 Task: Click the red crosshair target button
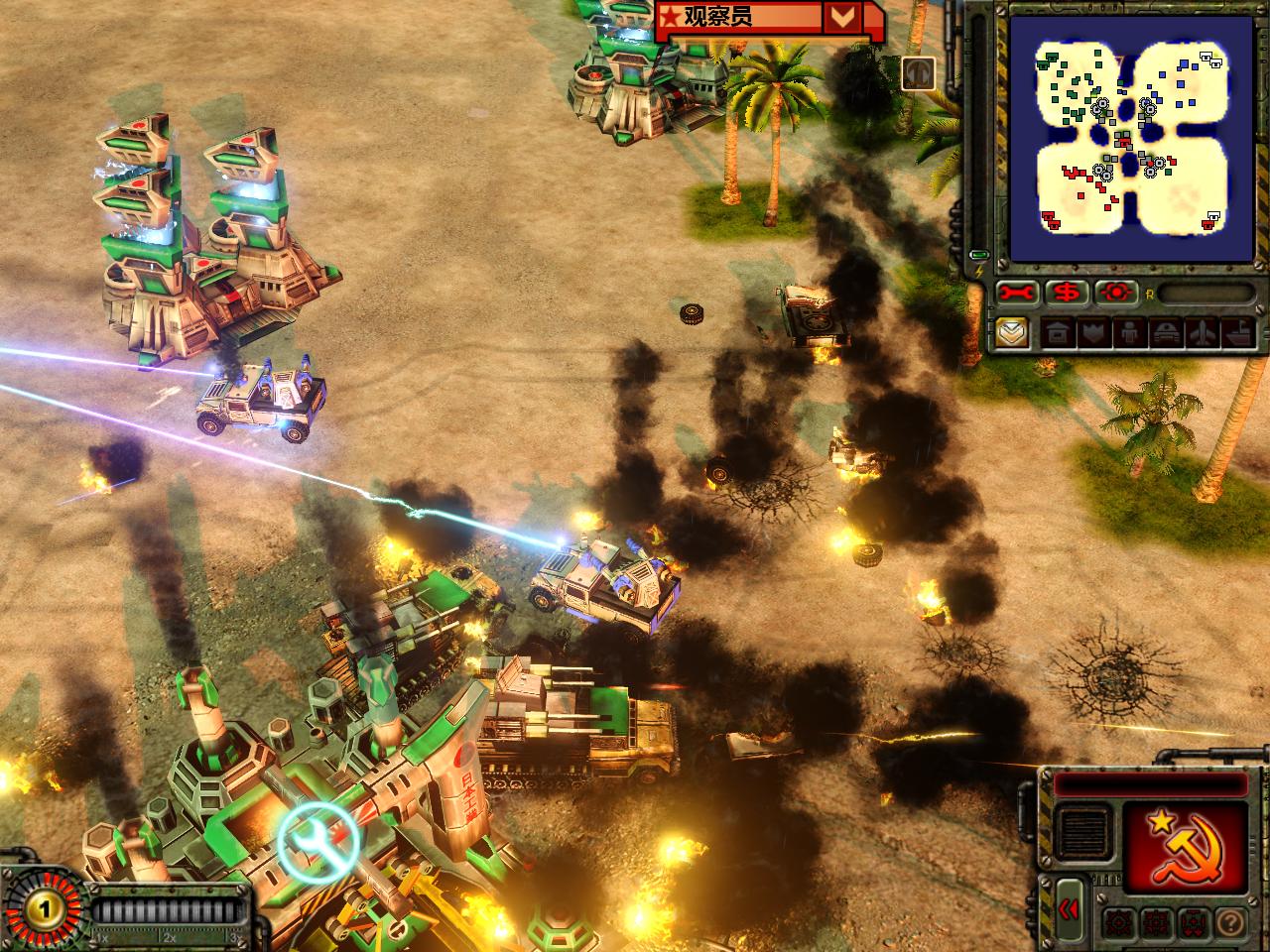1116,293
